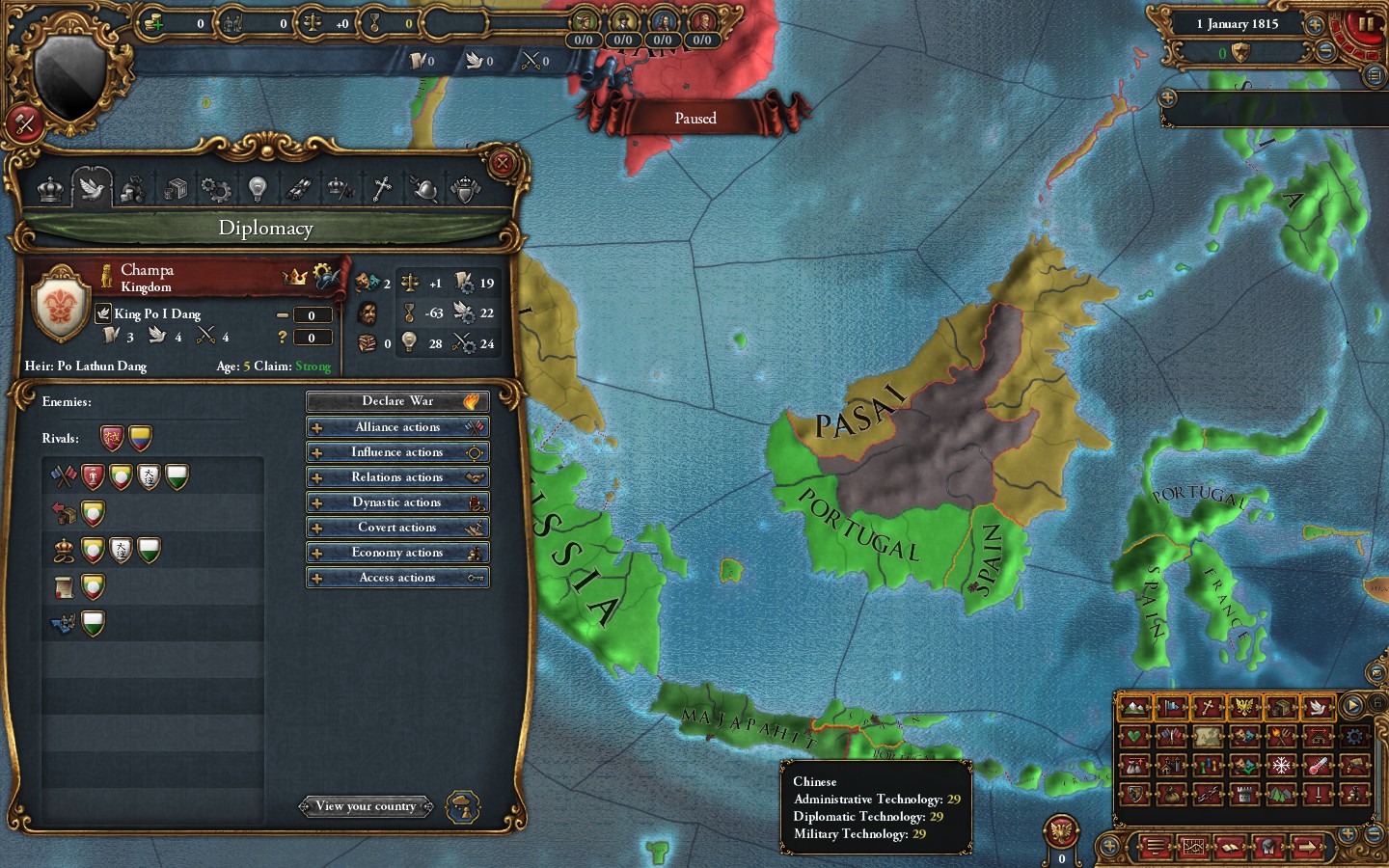Select the imperial eagle mapmode

point(1244,707)
